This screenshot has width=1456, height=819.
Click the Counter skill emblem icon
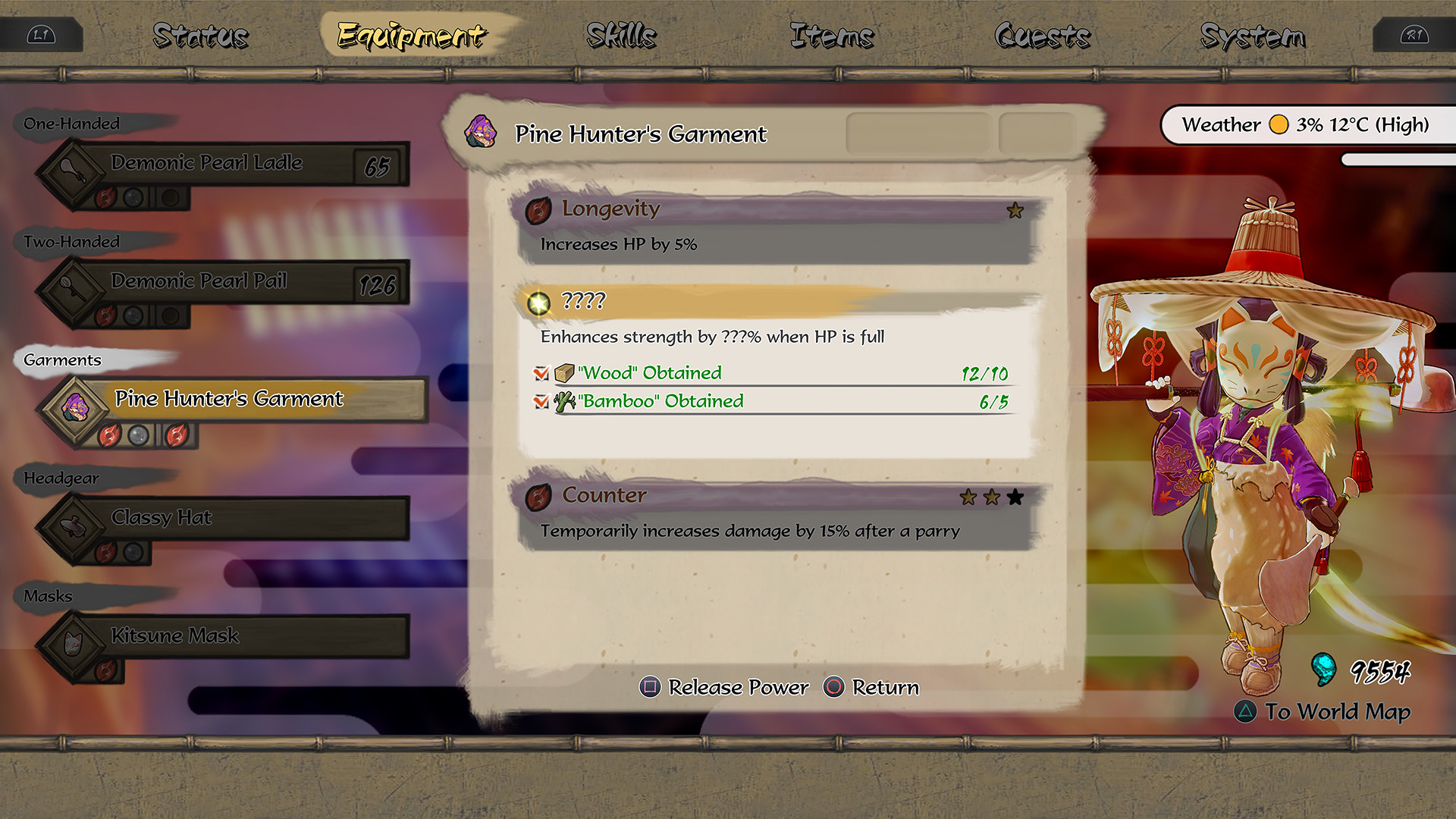(x=540, y=496)
